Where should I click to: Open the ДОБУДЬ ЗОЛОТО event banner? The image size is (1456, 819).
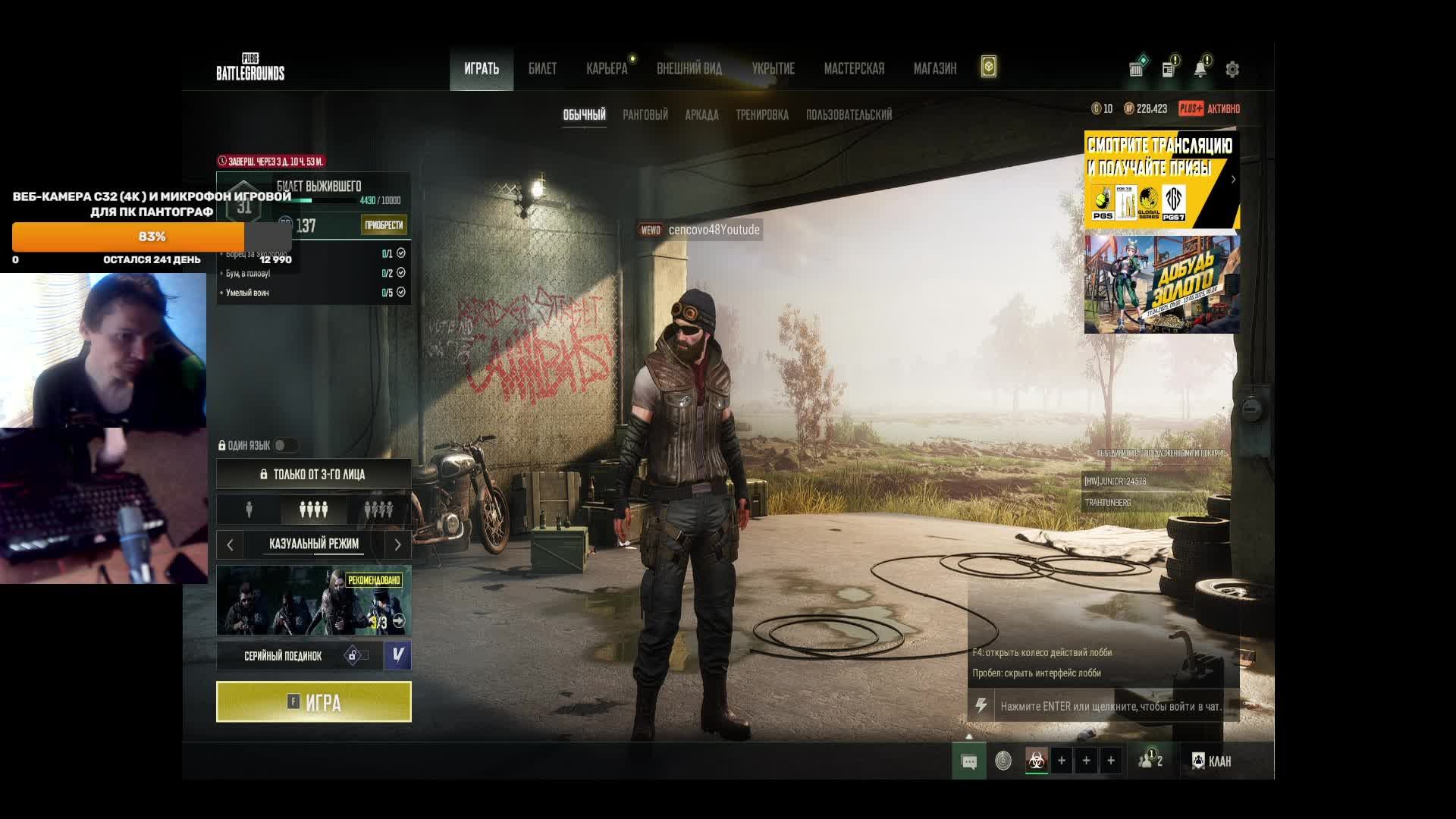click(x=1161, y=284)
